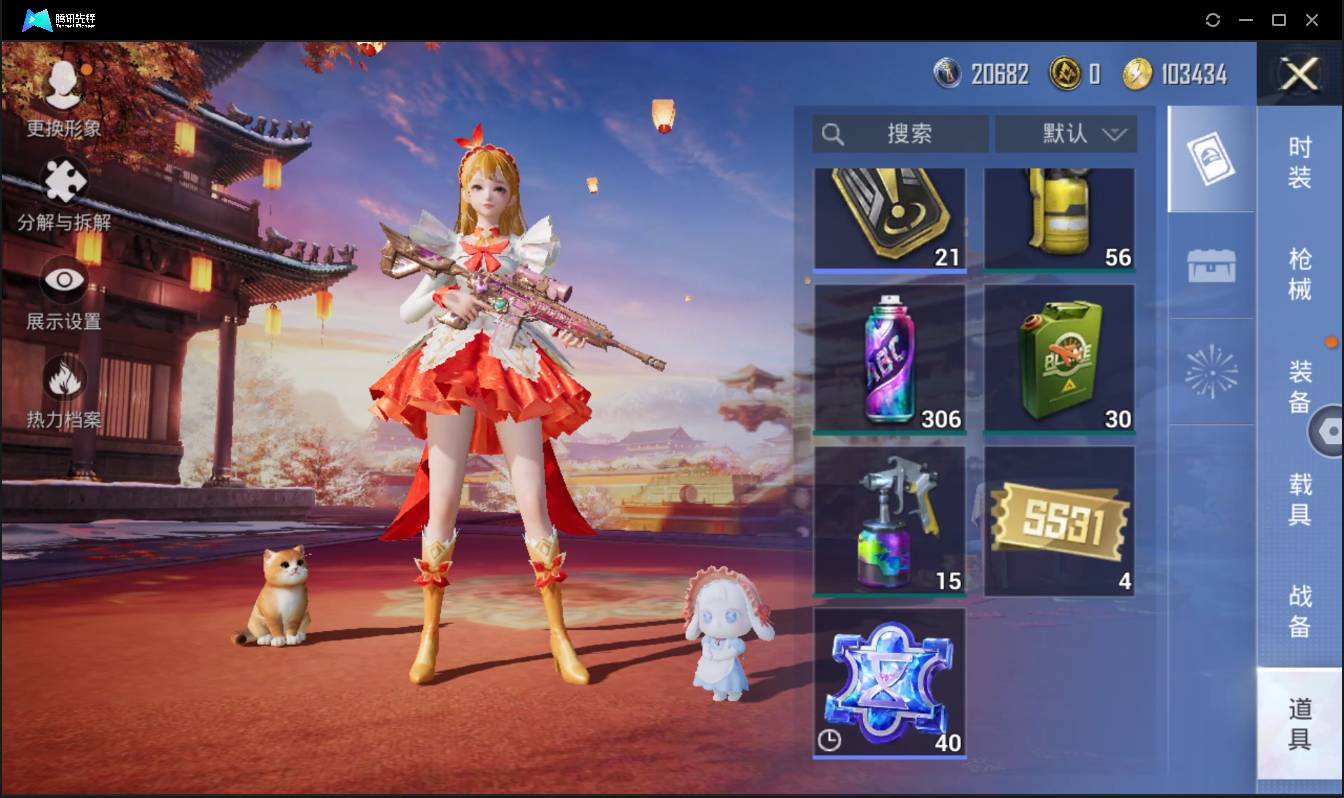Select the graffiti spray can item
This screenshot has height=798, width=1344.
point(890,358)
